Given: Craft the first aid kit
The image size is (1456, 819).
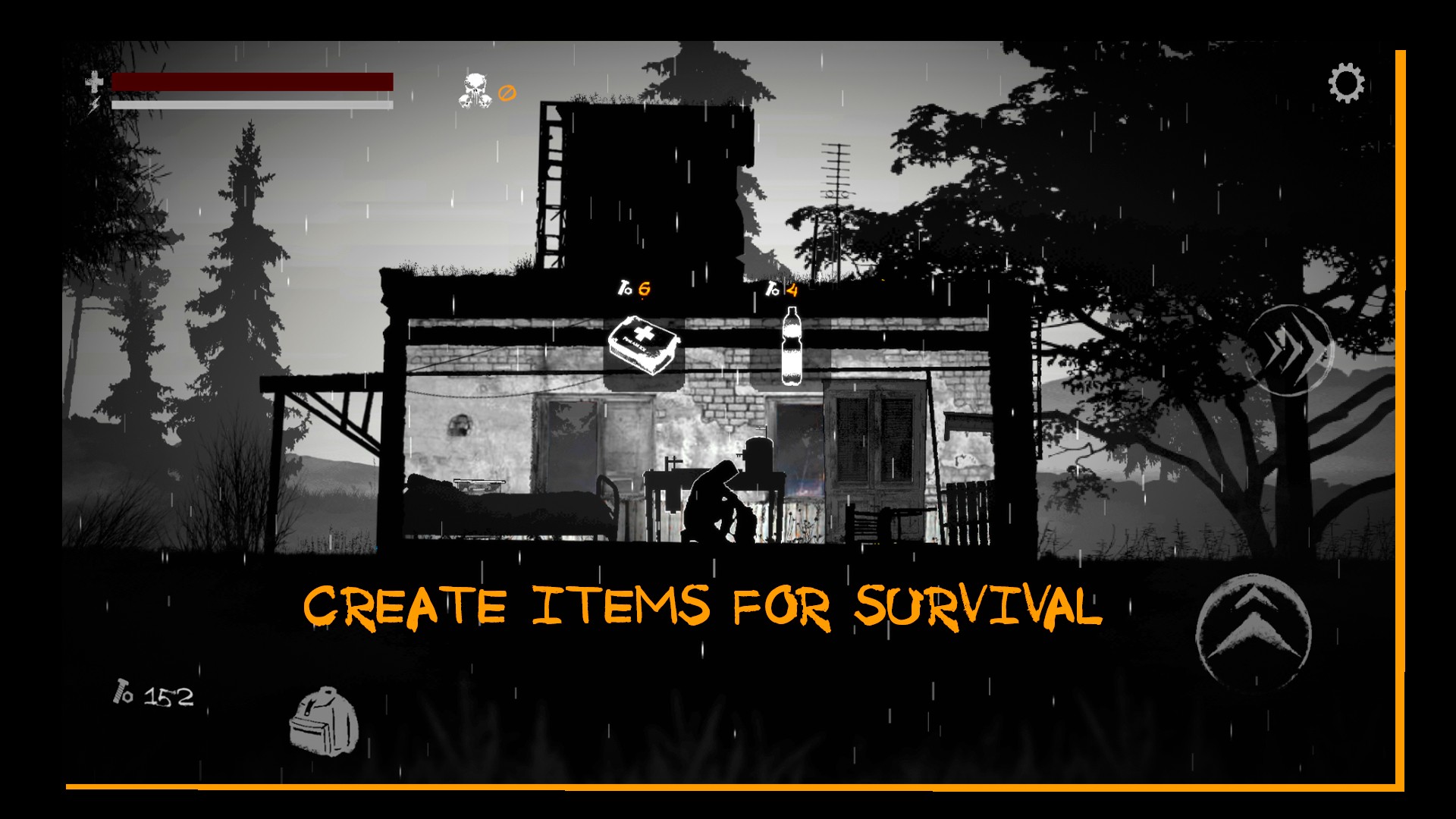Looking at the screenshot, I should (644, 345).
